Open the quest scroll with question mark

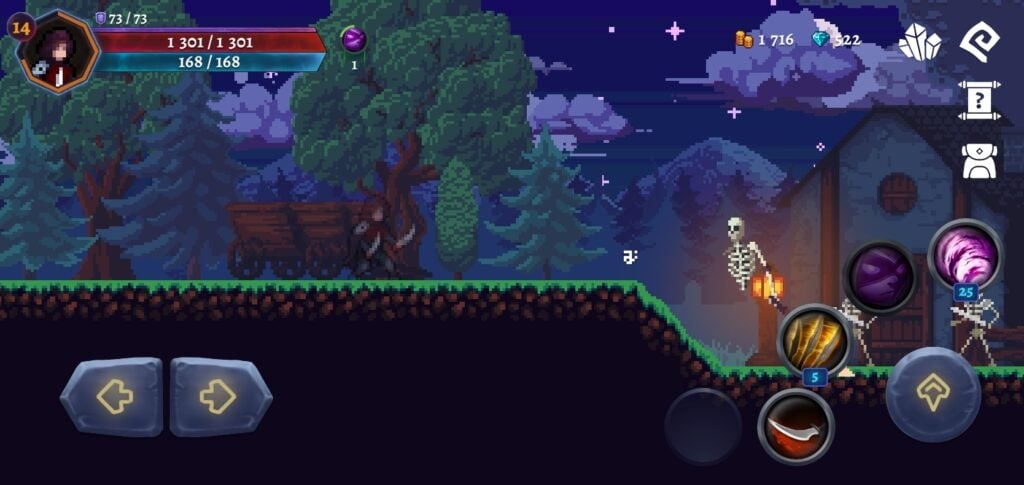[980, 100]
